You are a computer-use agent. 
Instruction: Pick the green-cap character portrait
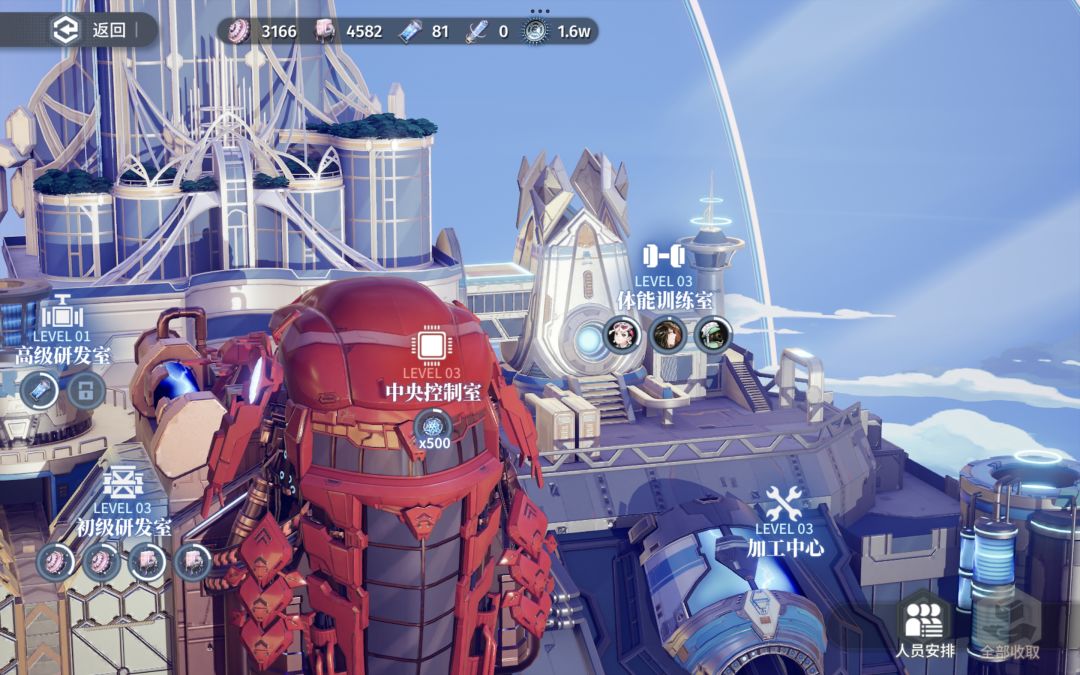713,334
